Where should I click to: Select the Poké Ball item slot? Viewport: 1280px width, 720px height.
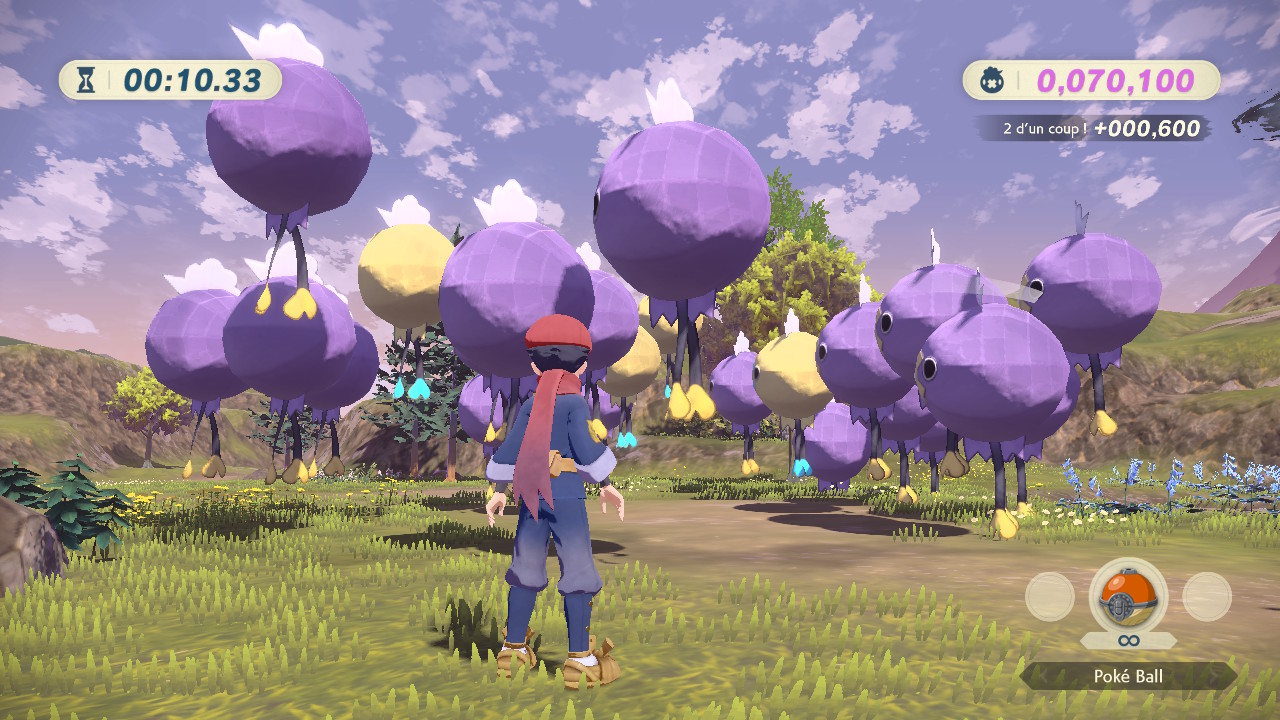(x=1127, y=596)
